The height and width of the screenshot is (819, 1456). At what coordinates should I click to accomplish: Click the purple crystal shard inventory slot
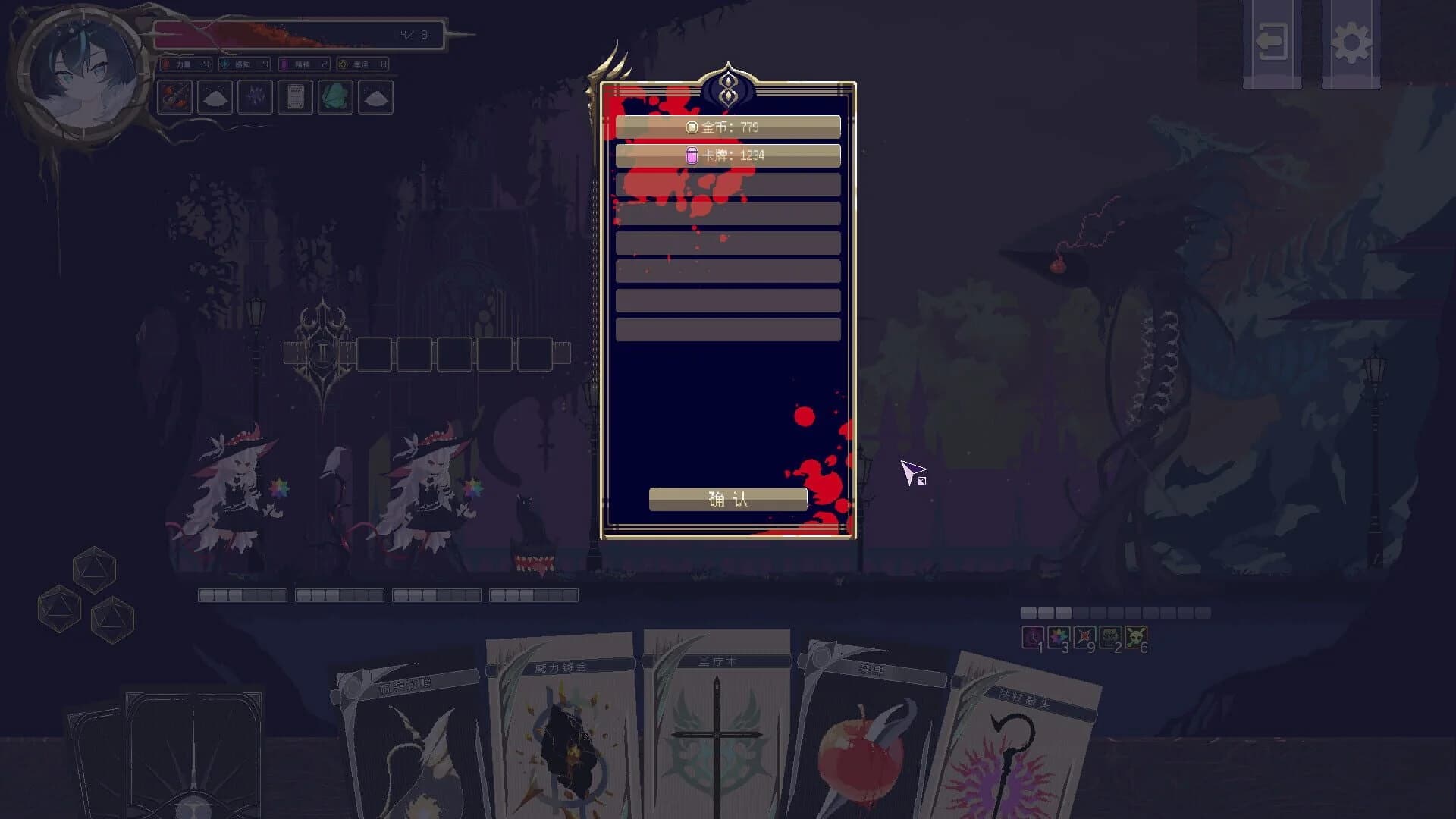coord(254,99)
